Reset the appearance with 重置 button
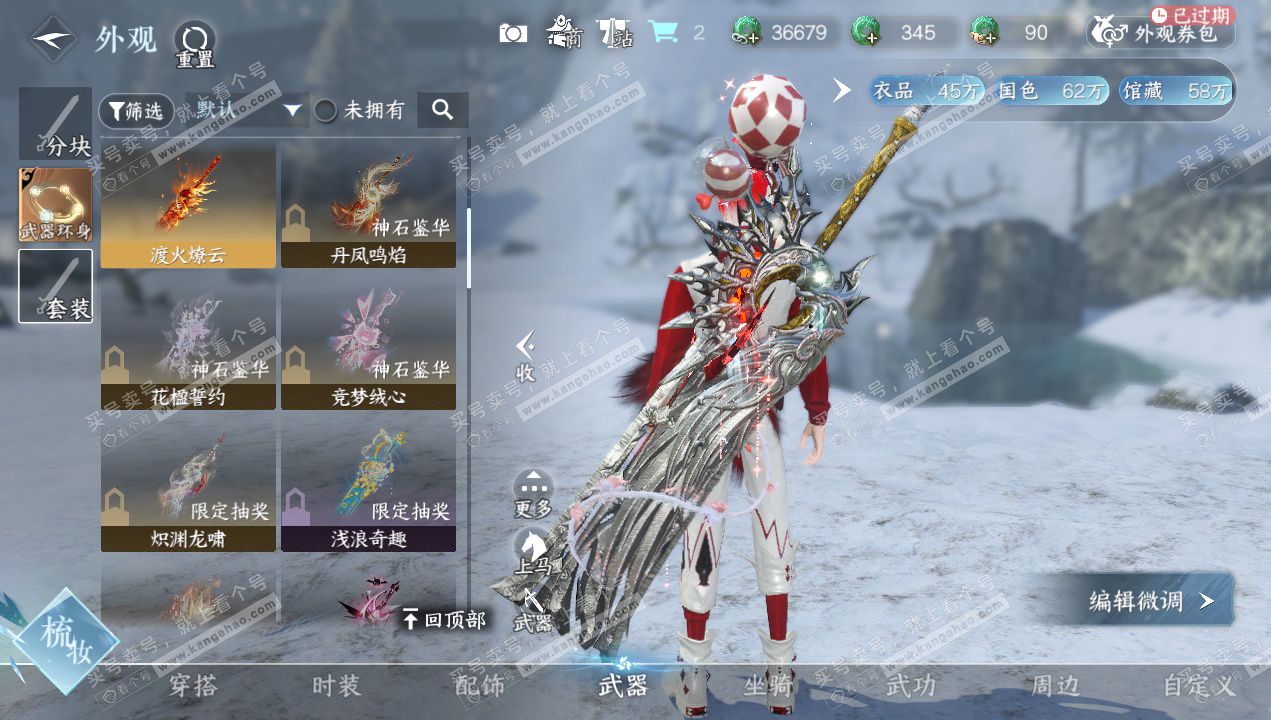 (195, 45)
